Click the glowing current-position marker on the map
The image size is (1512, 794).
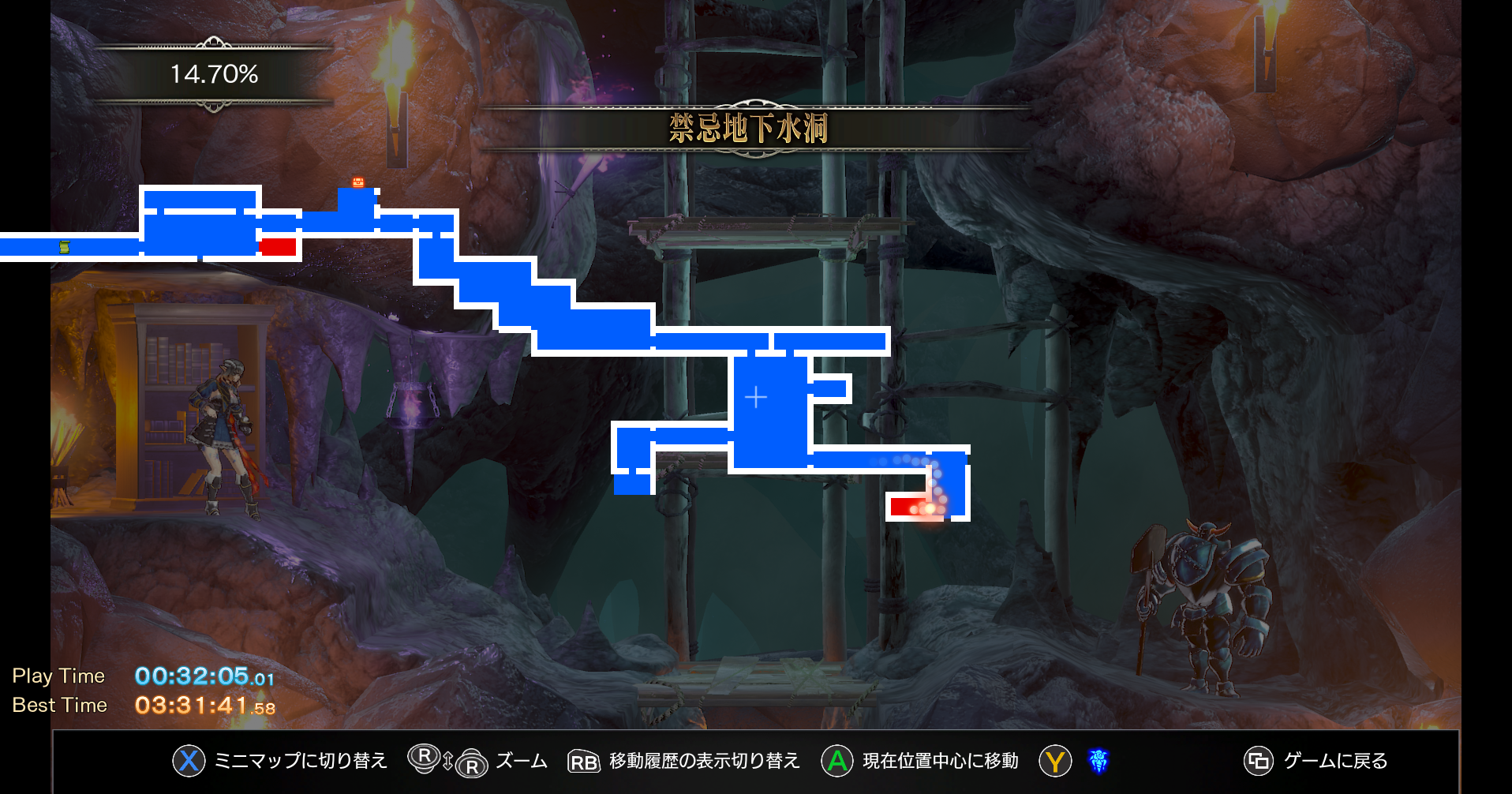click(930, 508)
